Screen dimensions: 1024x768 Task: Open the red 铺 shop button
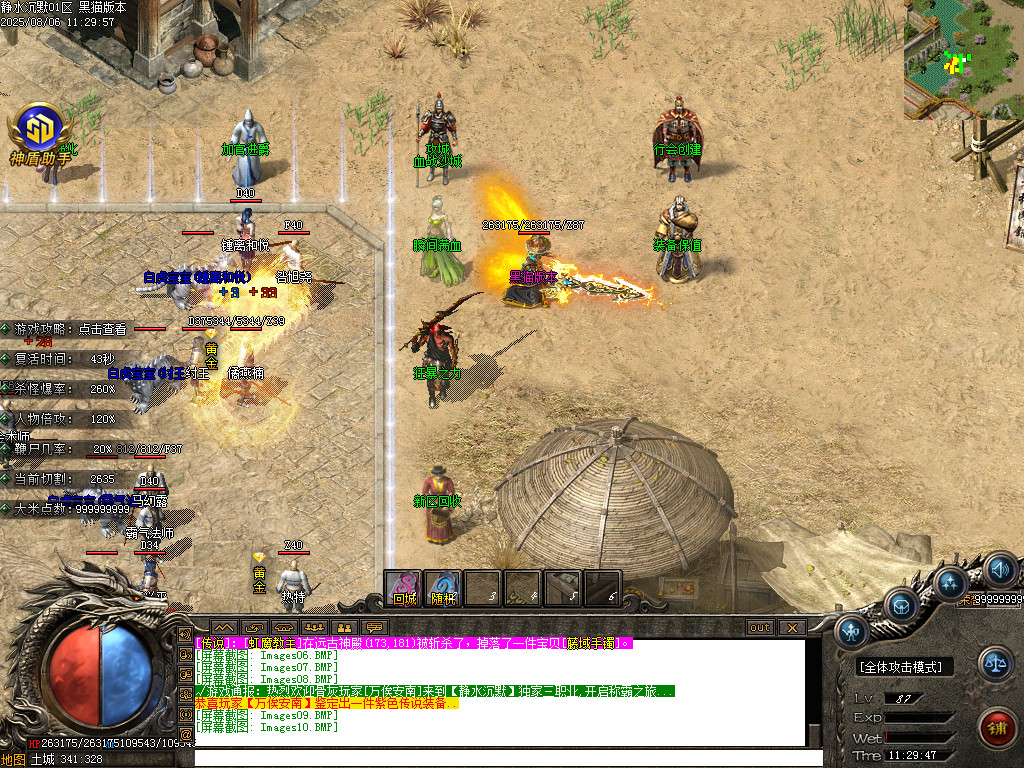click(x=994, y=727)
